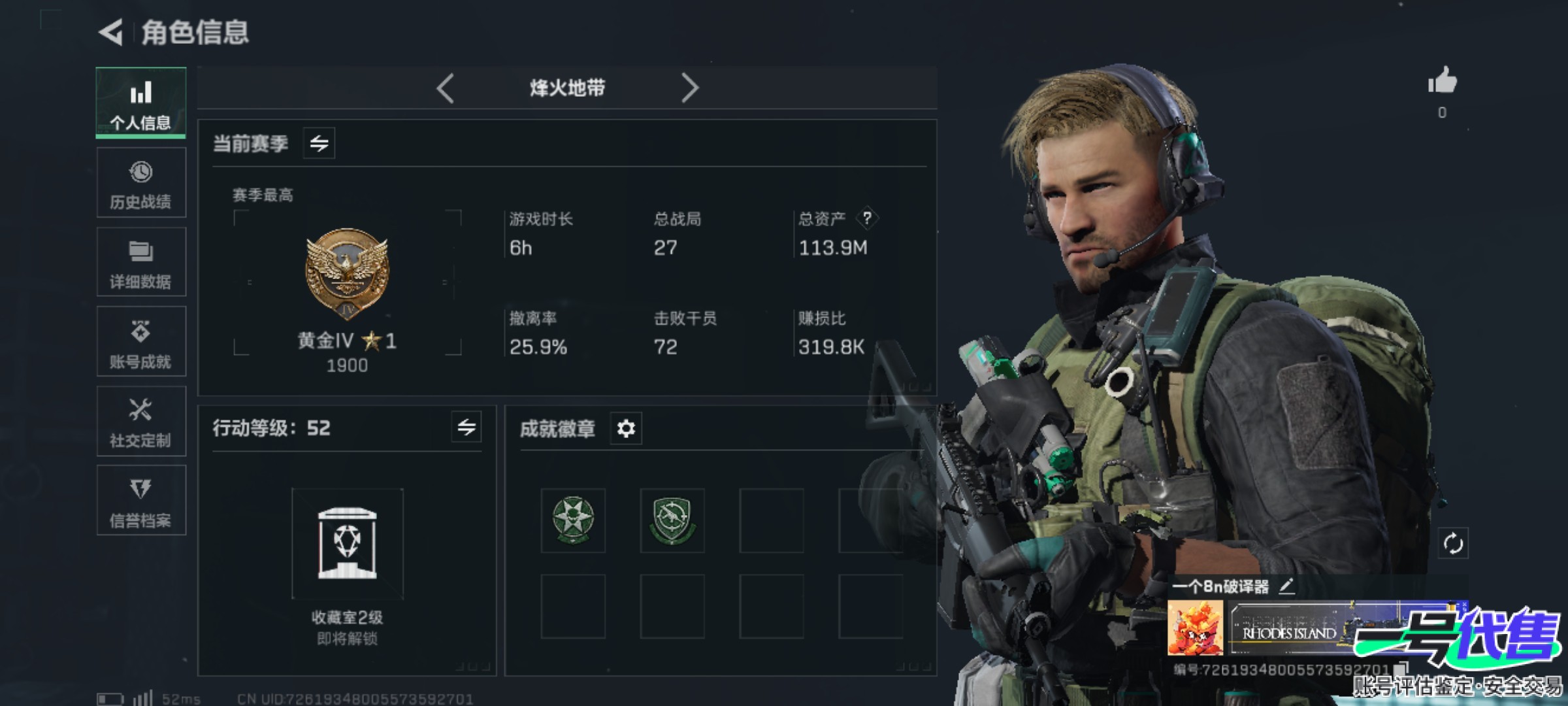The image size is (1568, 706).
Task: Show the 信誉档案 tab
Action: [x=141, y=501]
